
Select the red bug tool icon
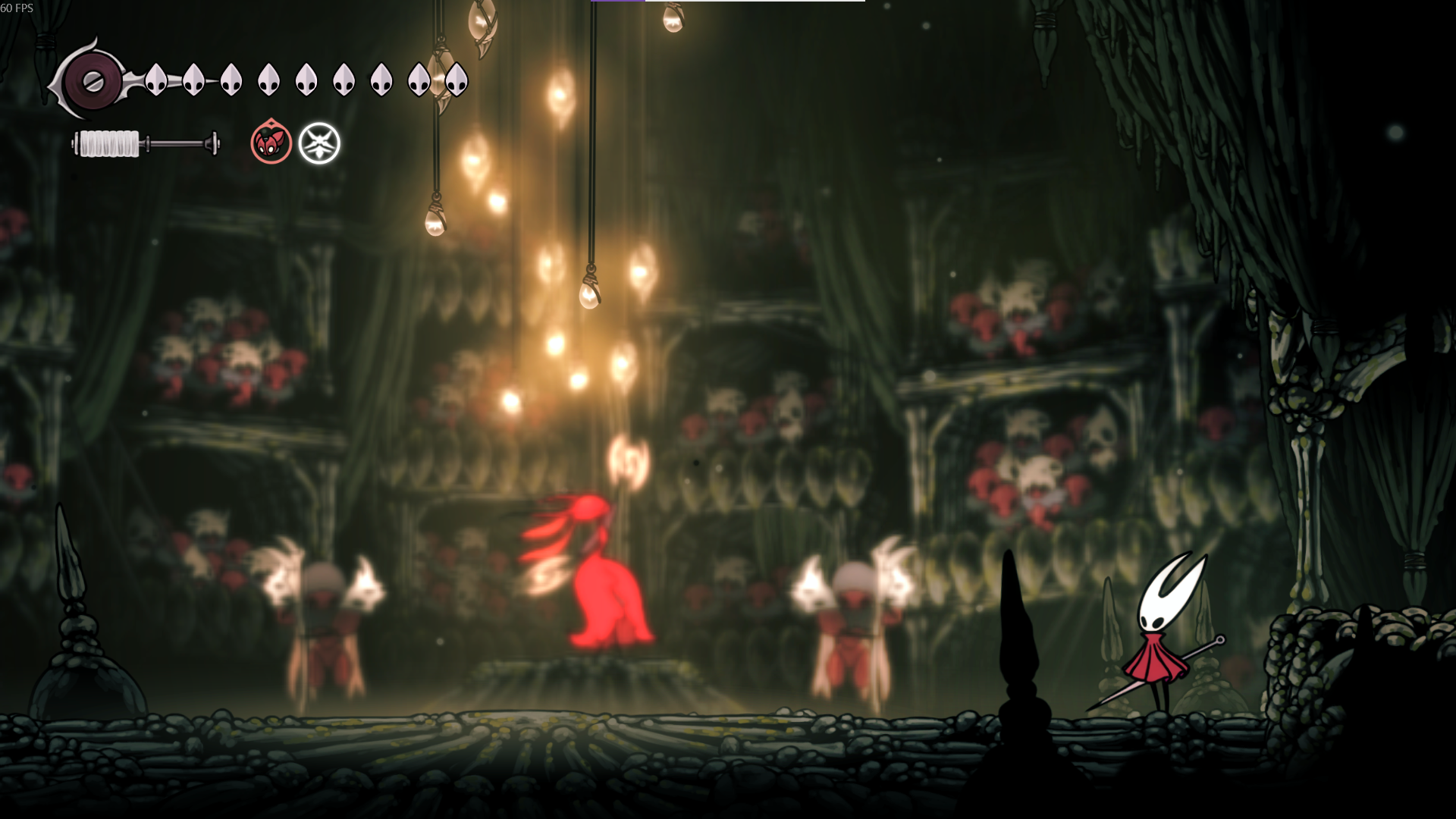(271, 143)
